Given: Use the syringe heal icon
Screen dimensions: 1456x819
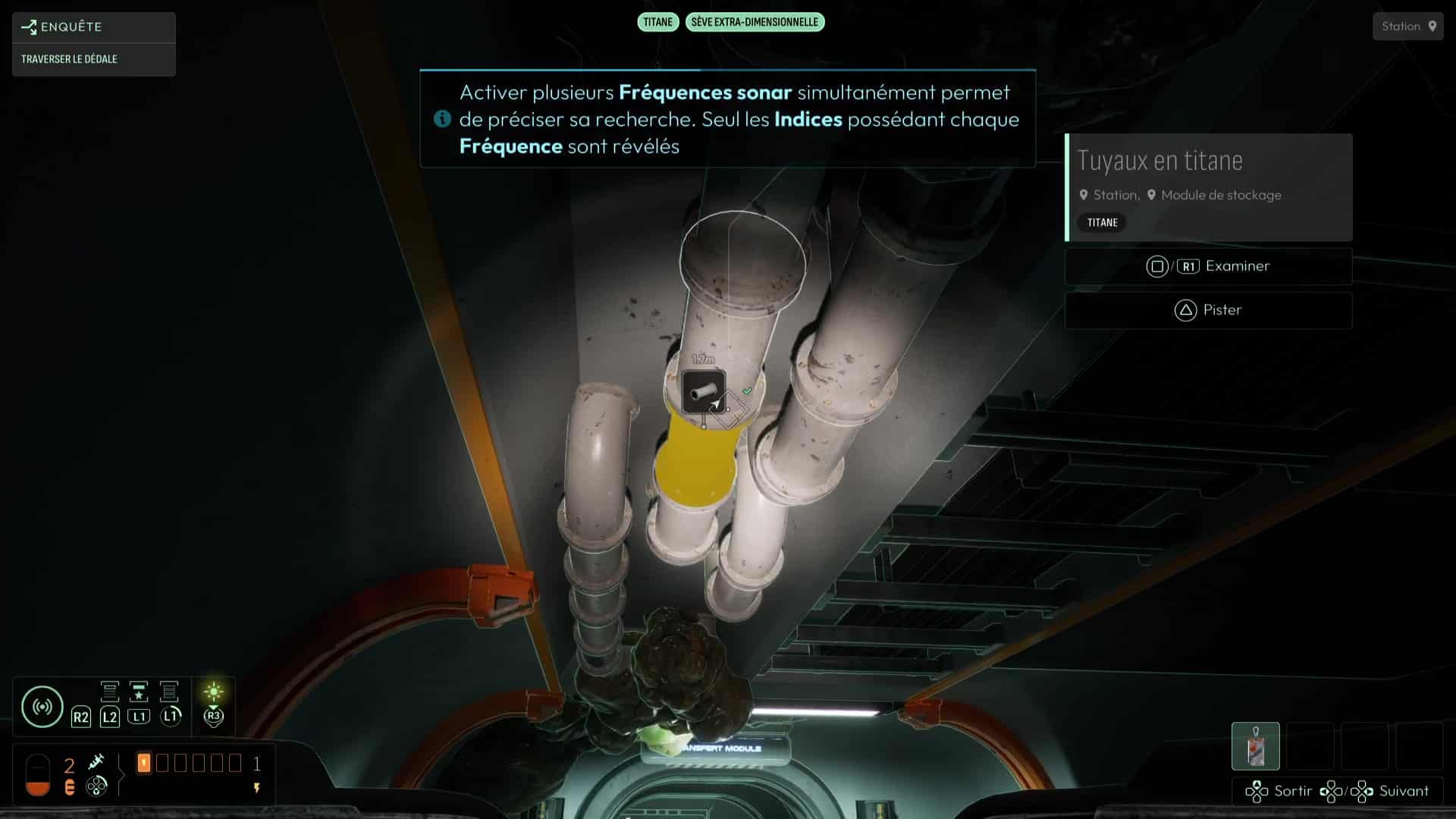Looking at the screenshot, I should pyautogui.click(x=96, y=761).
